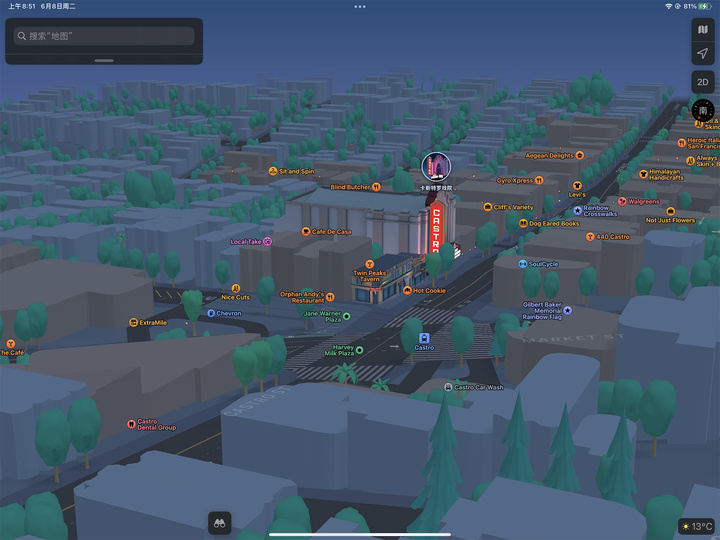Select the Castro transit station marker

coord(424,338)
